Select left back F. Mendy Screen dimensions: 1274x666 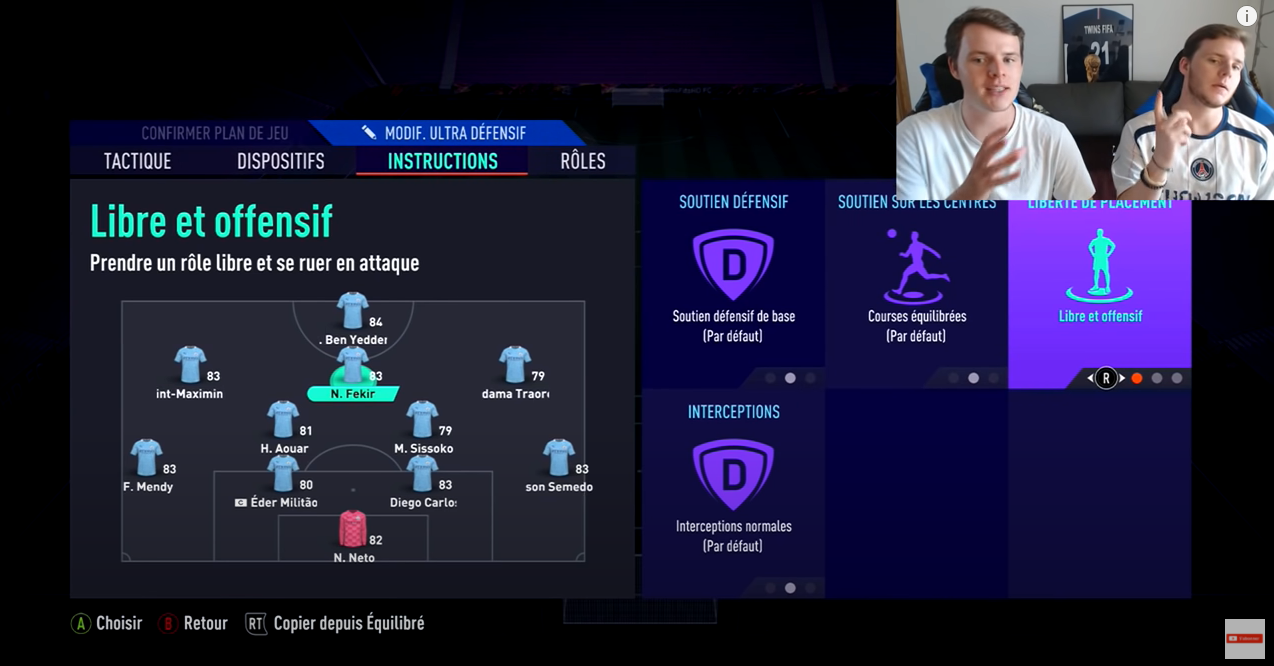point(147,459)
